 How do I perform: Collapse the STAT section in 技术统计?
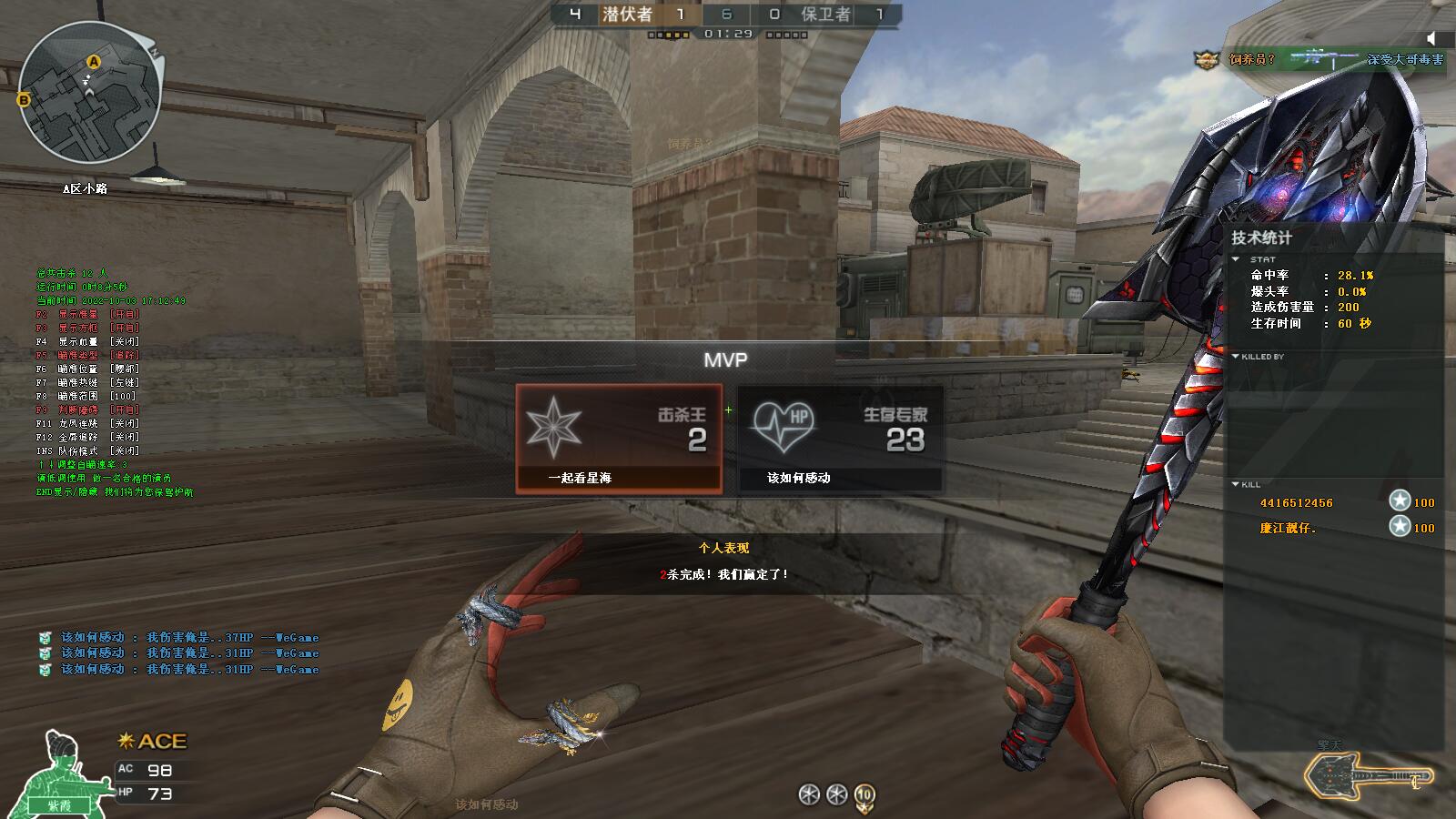(1236, 259)
